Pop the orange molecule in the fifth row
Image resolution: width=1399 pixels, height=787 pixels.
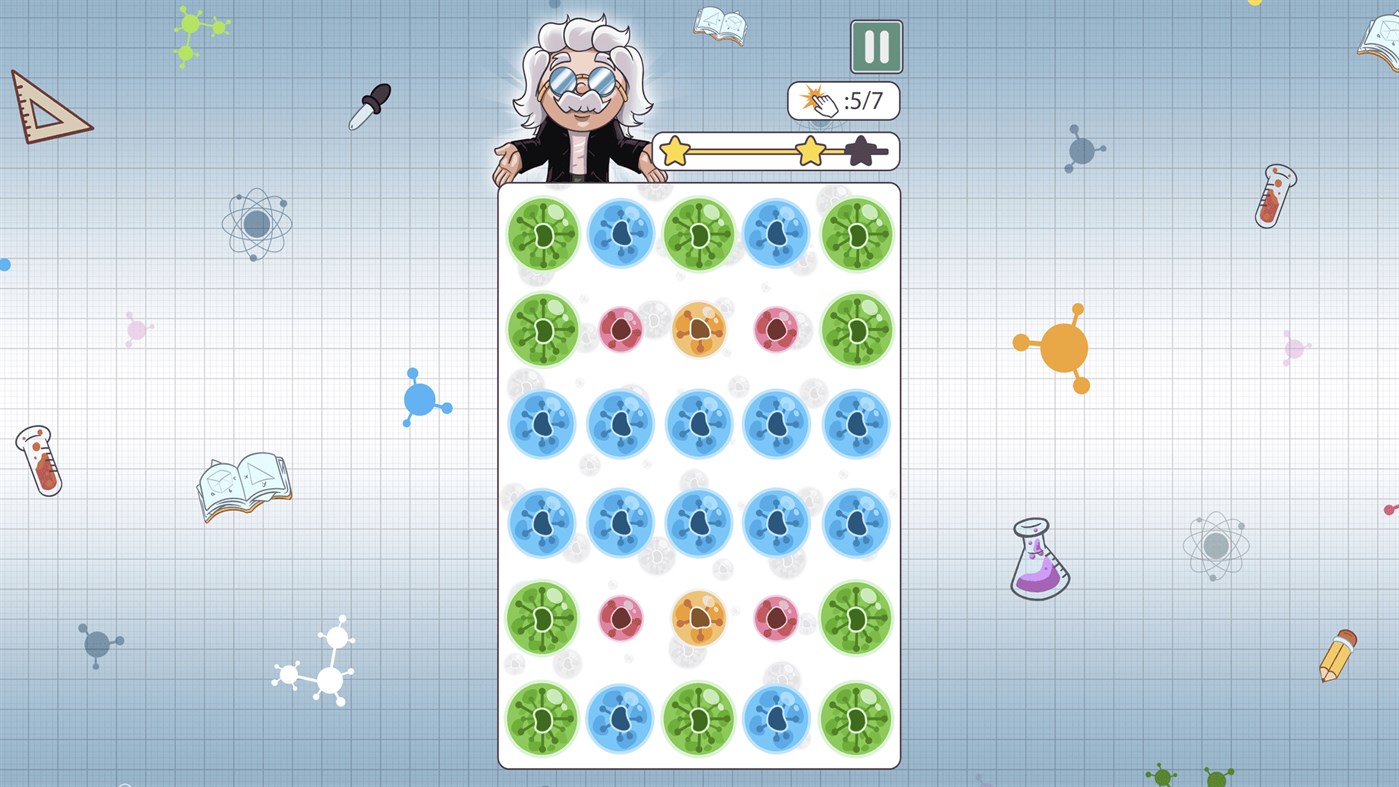698,618
